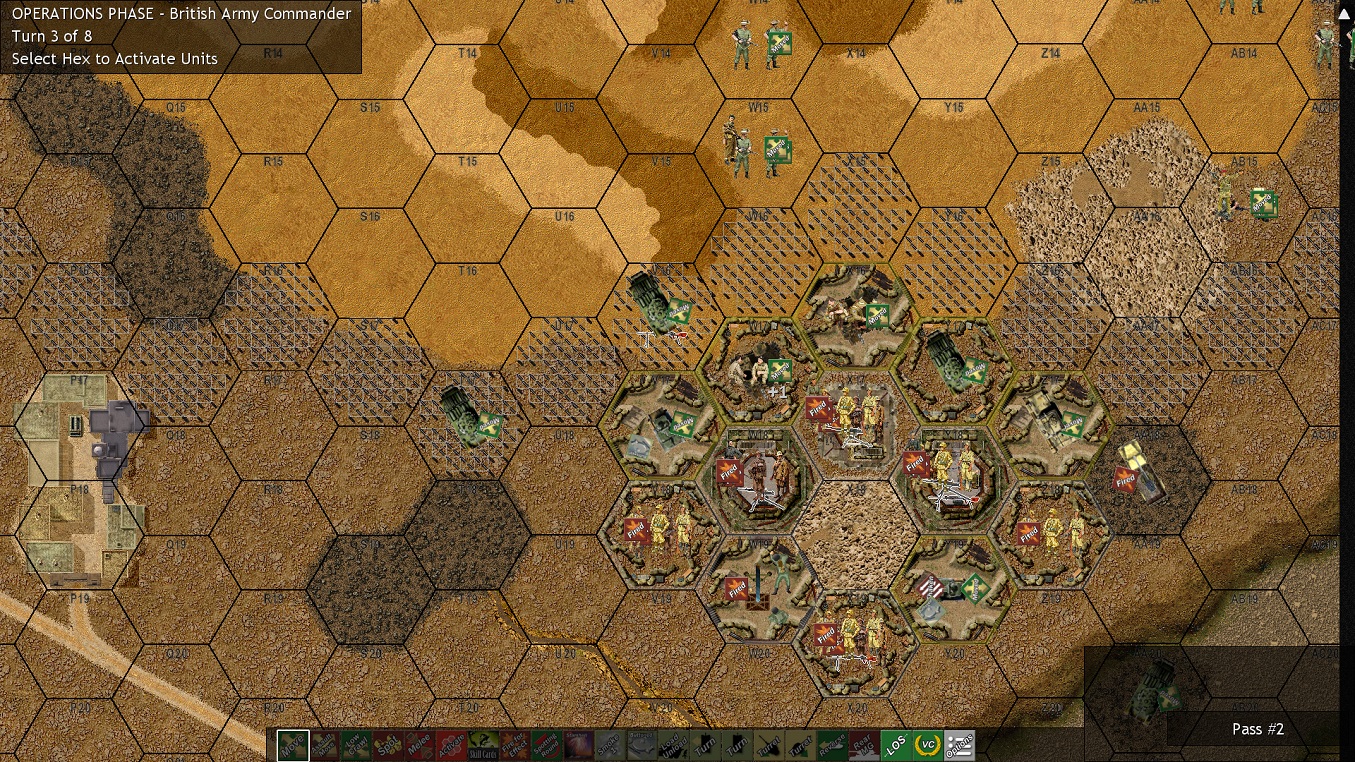Image resolution: width=1355 pixels, height=762 pixels.
Task: Choose the Low Crawl command
Action: (358, 745)
